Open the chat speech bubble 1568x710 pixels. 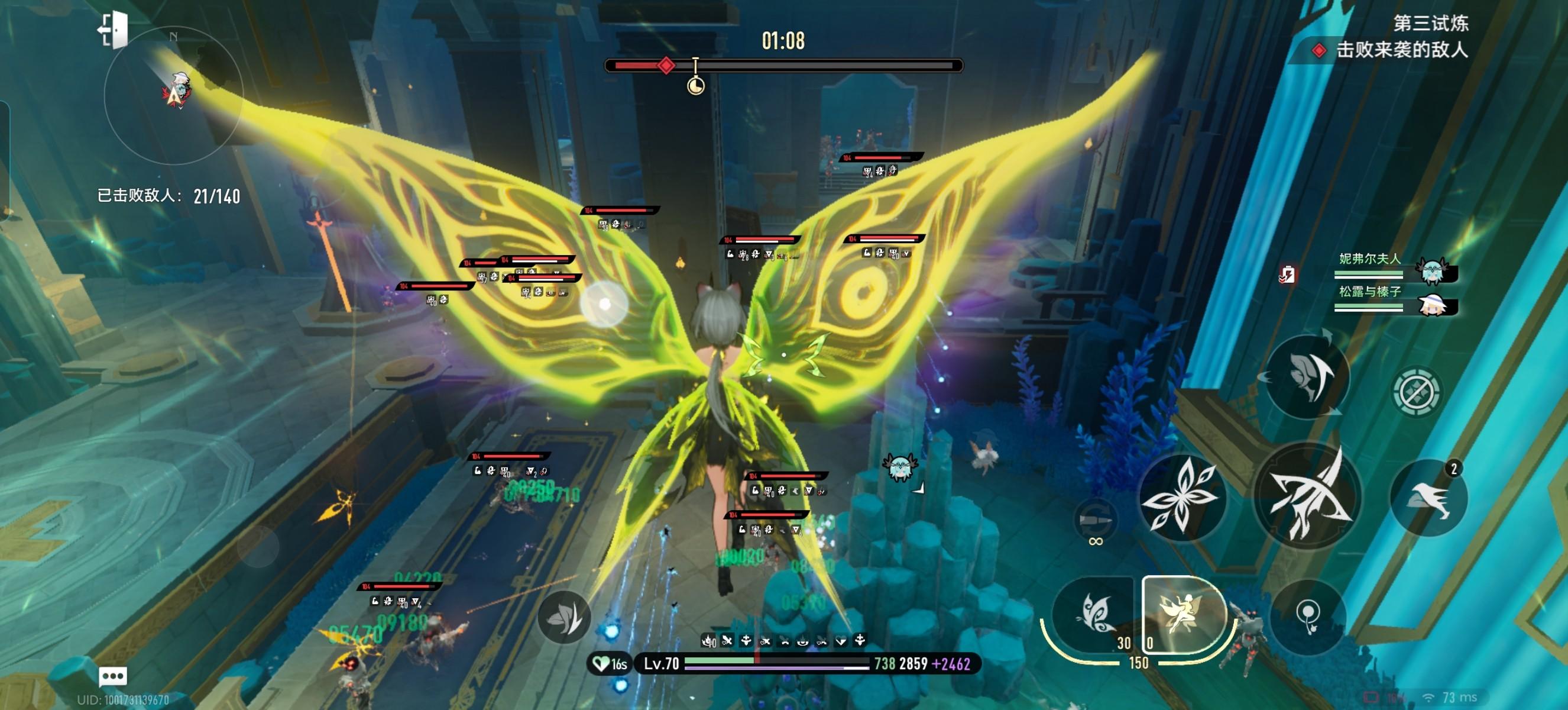[x=112, y=676]
